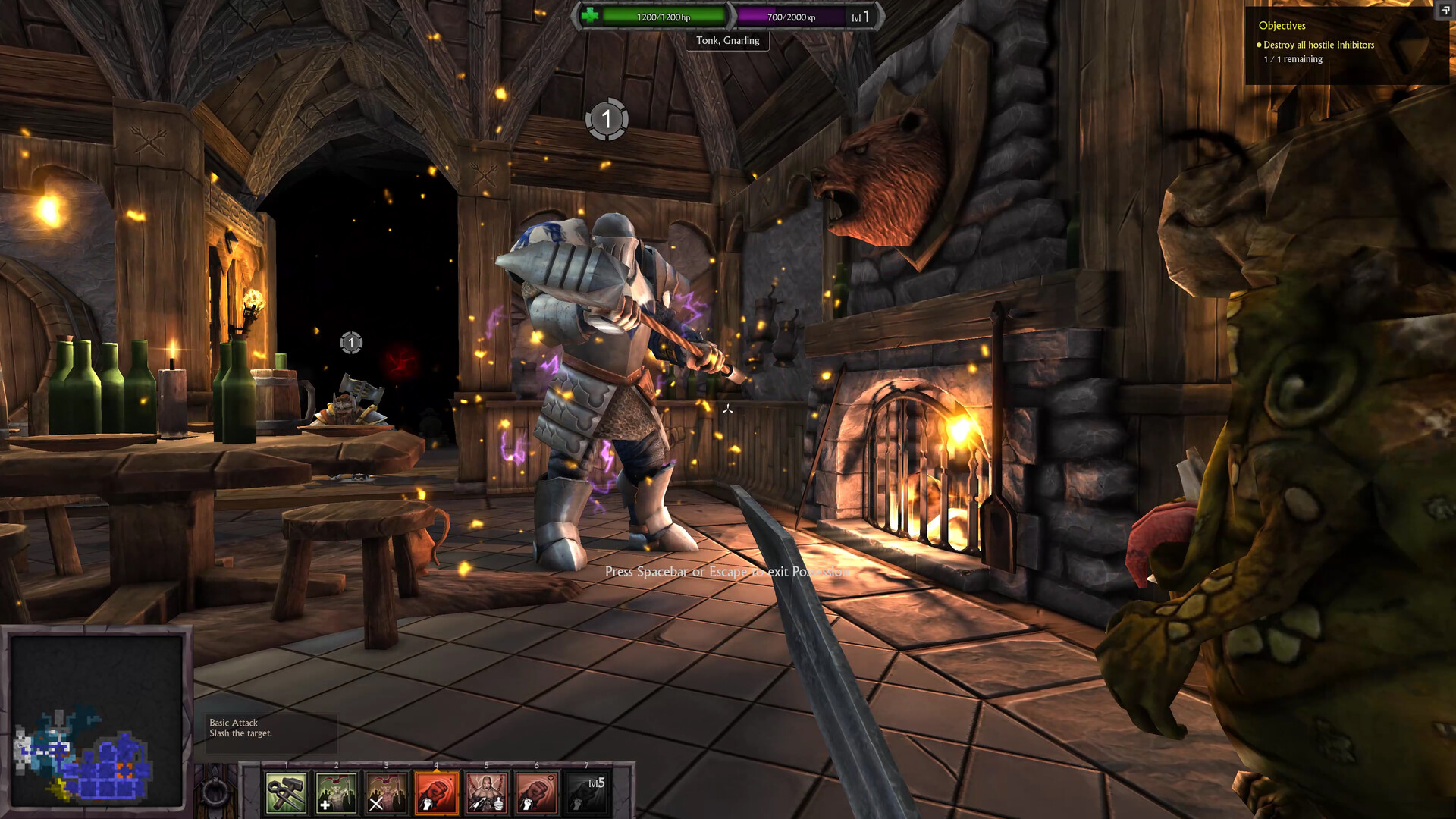Activate the rally banner ability with plus sign
This screenshot has height=819, width=1456.
tap(336, 792)
